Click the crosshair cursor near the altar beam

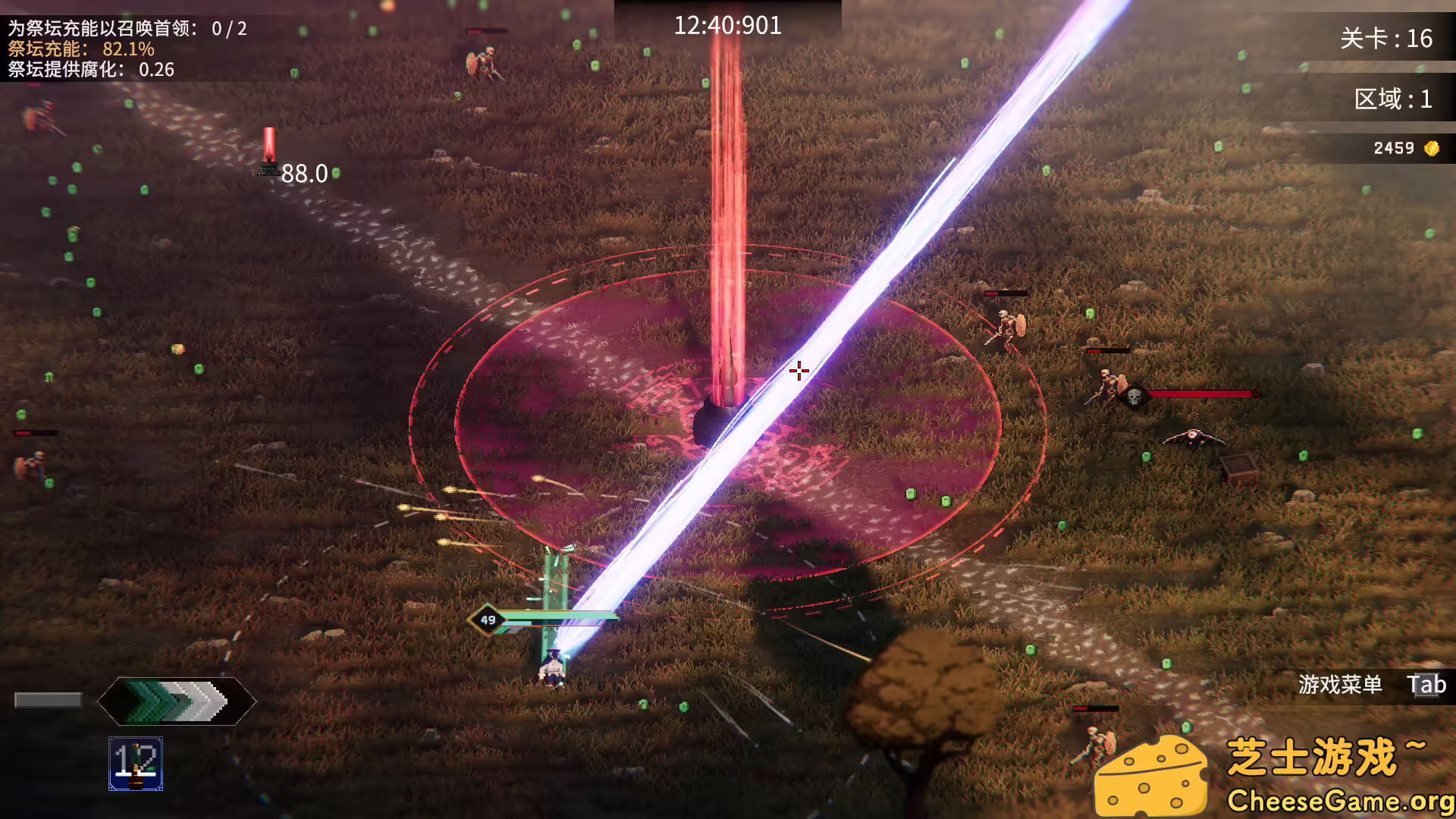pos(800,369)
